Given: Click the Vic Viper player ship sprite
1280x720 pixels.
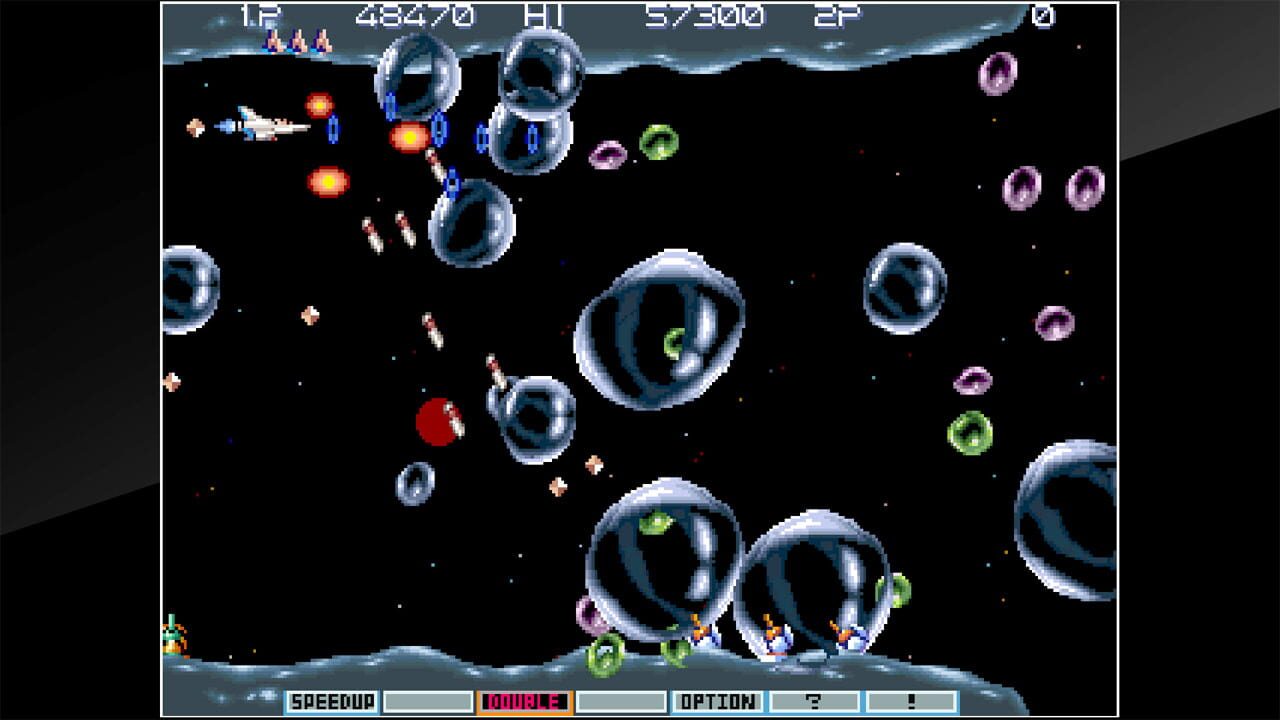Looking at the screenshot, I should [258, 124].
